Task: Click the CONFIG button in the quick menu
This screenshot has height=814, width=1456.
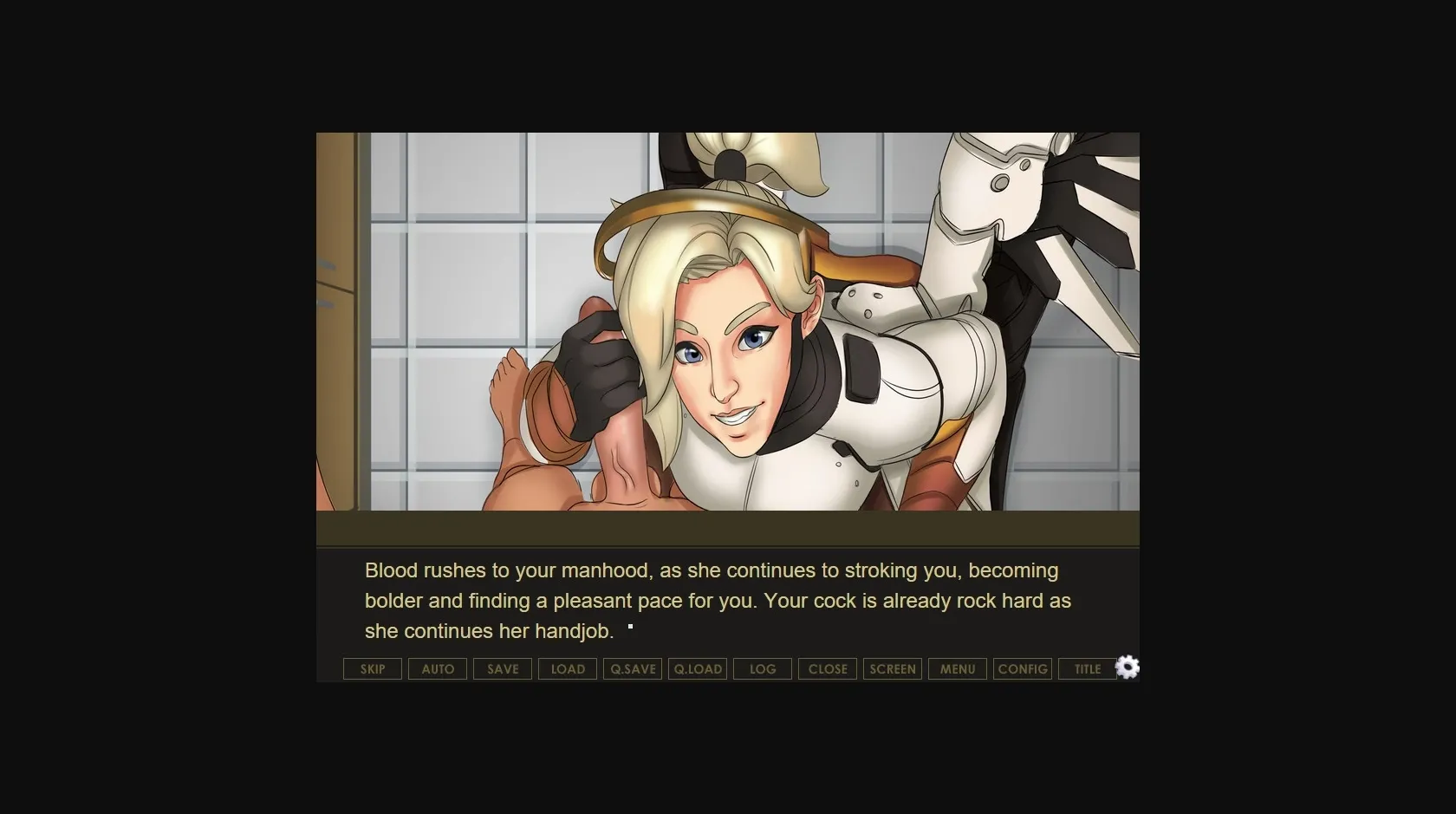Action: point(1022,668)
